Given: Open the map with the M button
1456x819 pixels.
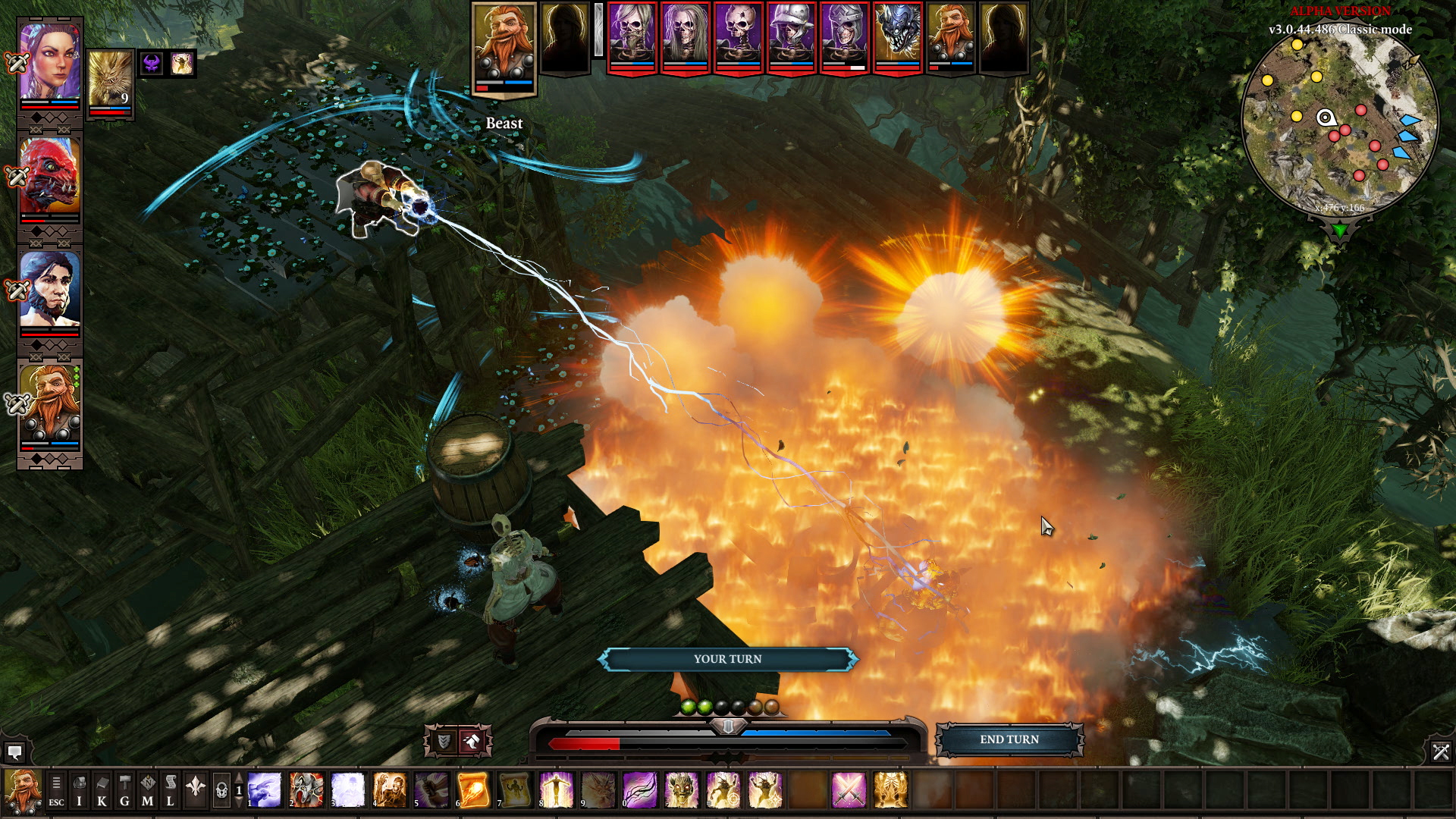Looking at the screenshot, I should 147,791.
